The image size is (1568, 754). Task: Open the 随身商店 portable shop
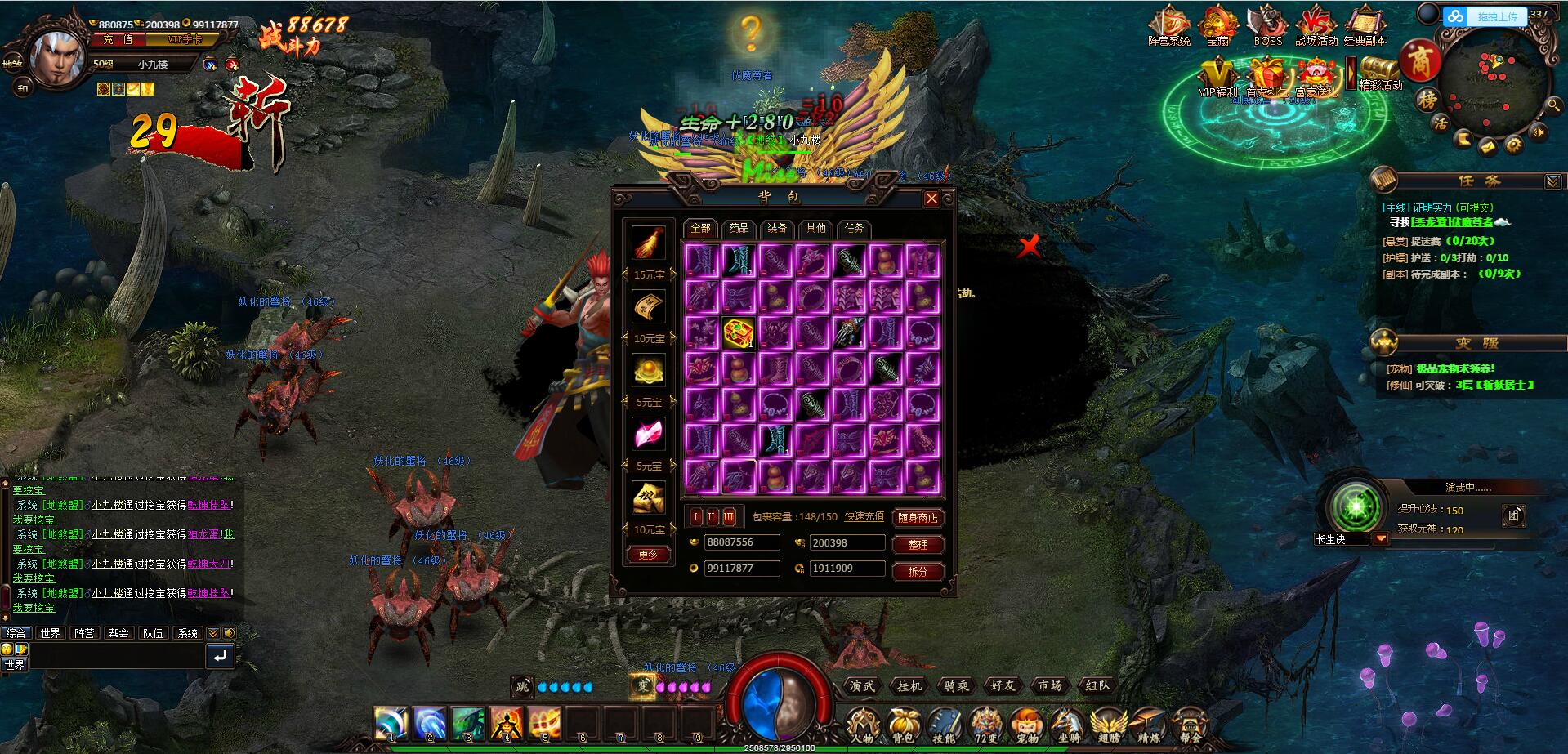[918, 517]
